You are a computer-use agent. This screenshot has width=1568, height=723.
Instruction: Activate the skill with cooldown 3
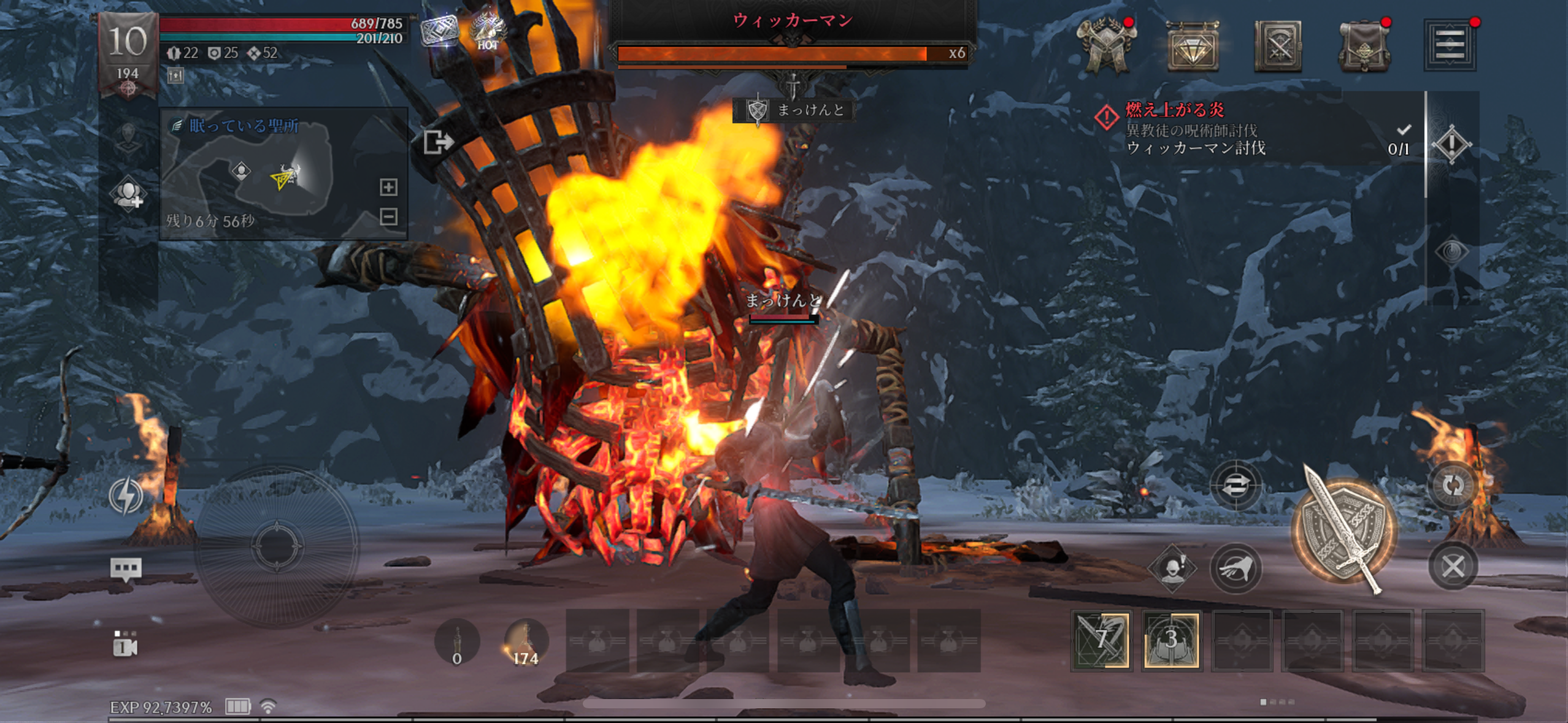pos(1171,640)
